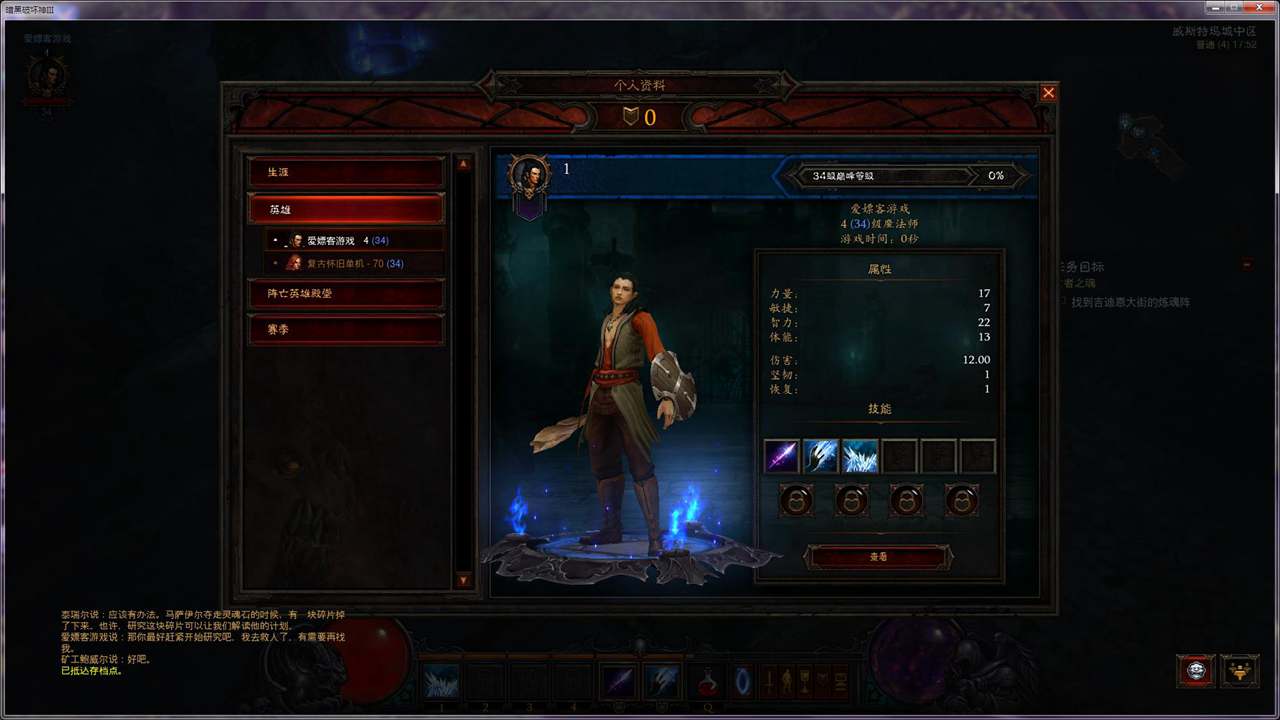
Task: Click the sidebar scroll-down arrow
Action: tap(463, 580)
